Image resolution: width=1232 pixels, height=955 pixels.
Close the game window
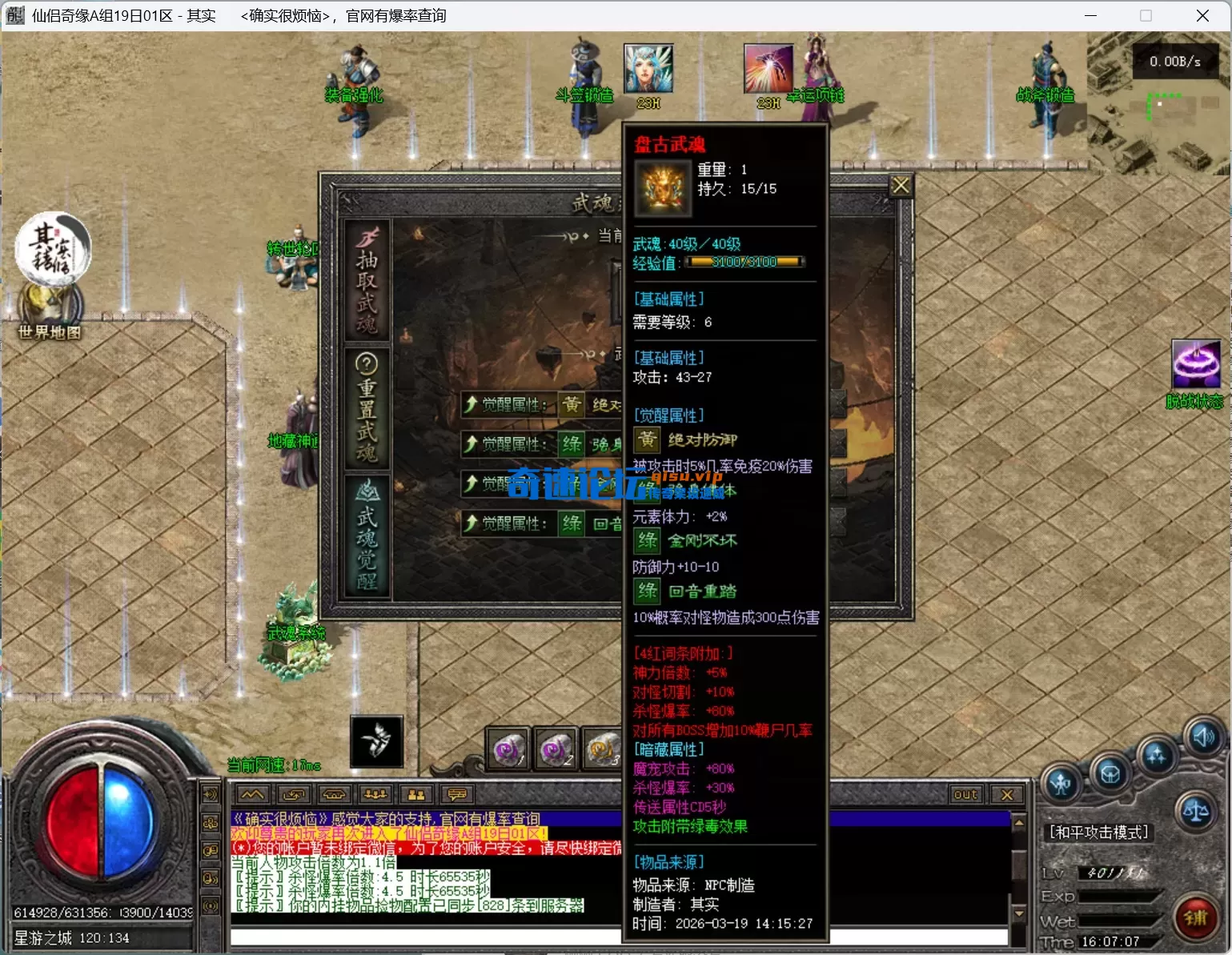click(1202, 16)
